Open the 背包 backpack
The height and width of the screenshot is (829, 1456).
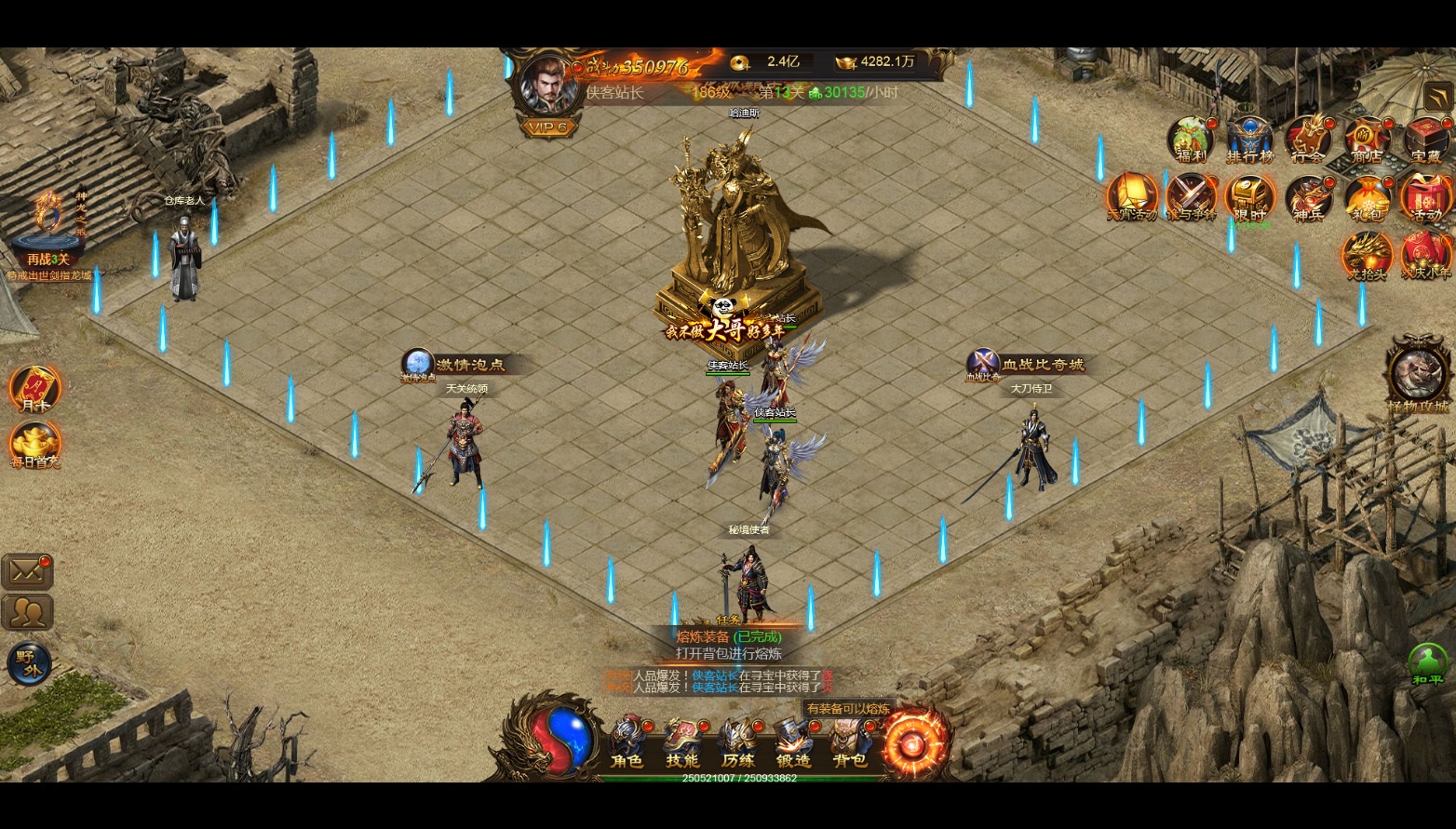click(x=849, y=742)
